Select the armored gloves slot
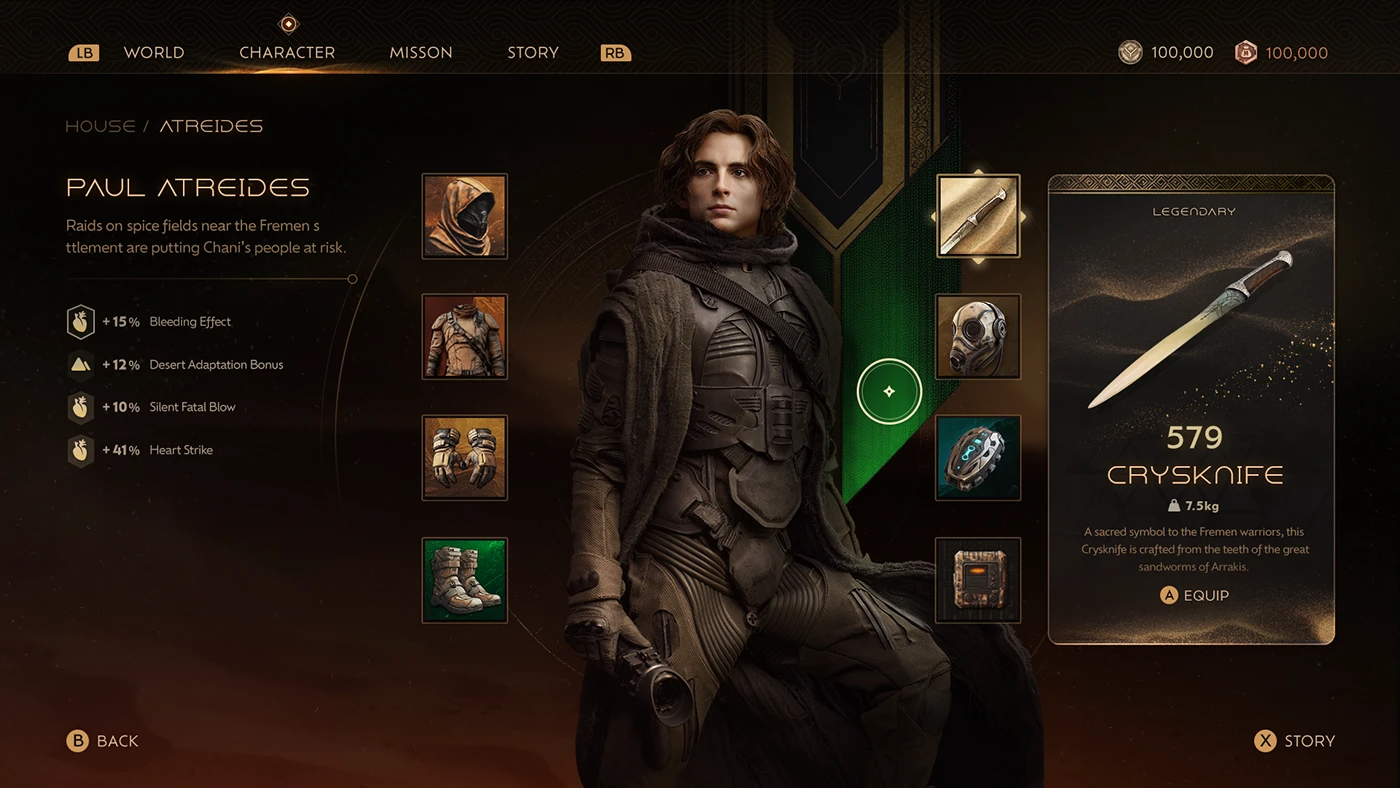The width and height of the screenshot is (1400, 788). click(464, 457)
